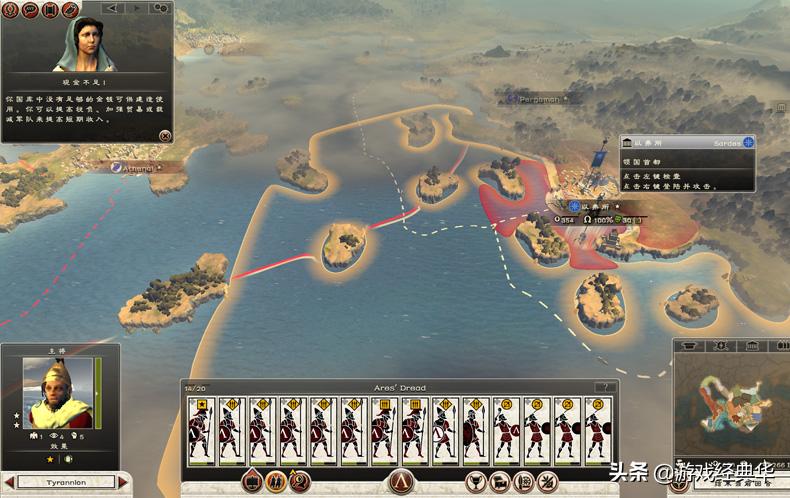
Task: Click the speech bubble icon at top-left
Action: 29,9
